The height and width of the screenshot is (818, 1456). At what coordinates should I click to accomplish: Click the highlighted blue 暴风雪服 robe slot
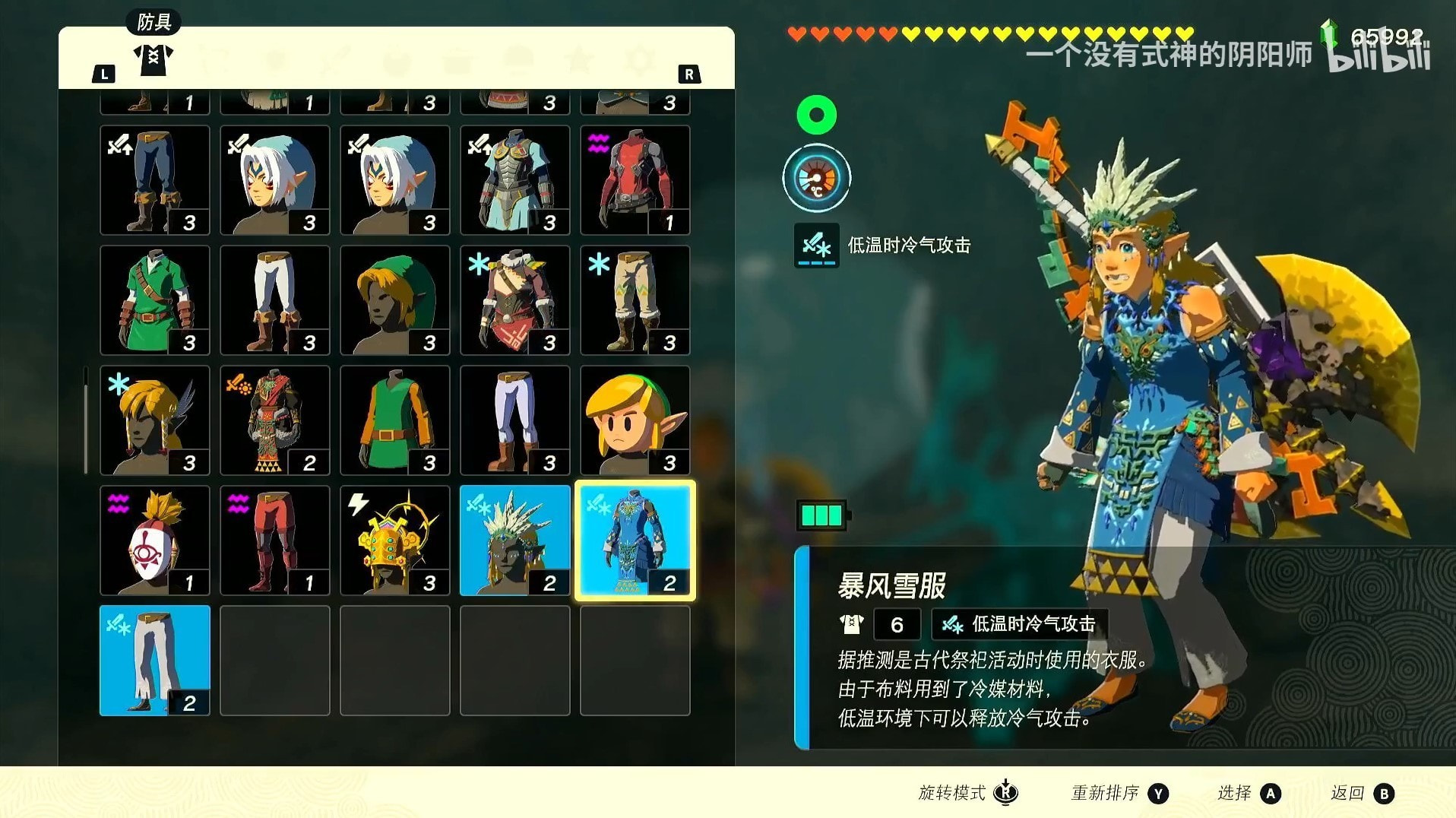(x=635, y=541)
